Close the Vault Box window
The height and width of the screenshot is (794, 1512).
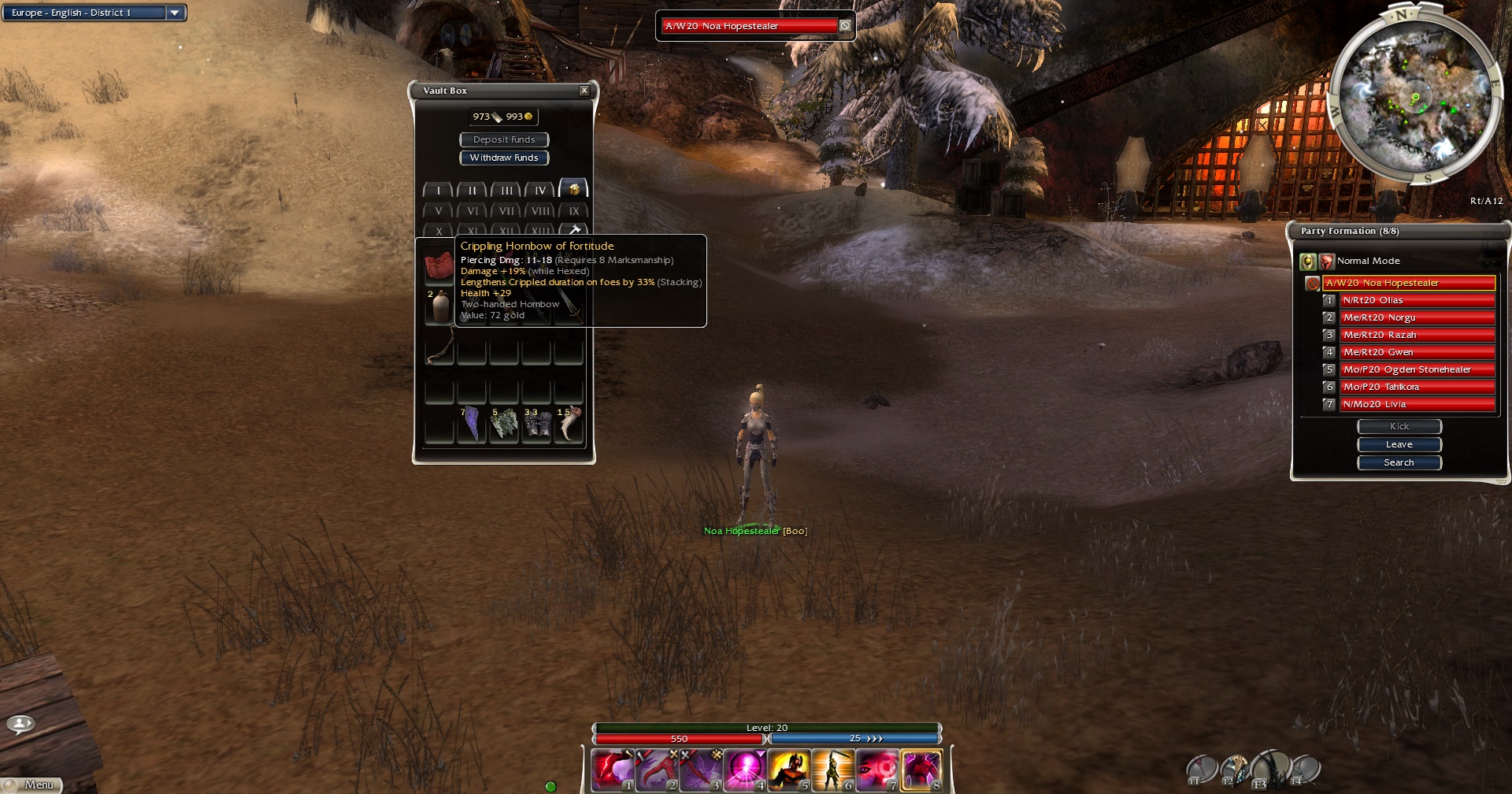(584, 91)
